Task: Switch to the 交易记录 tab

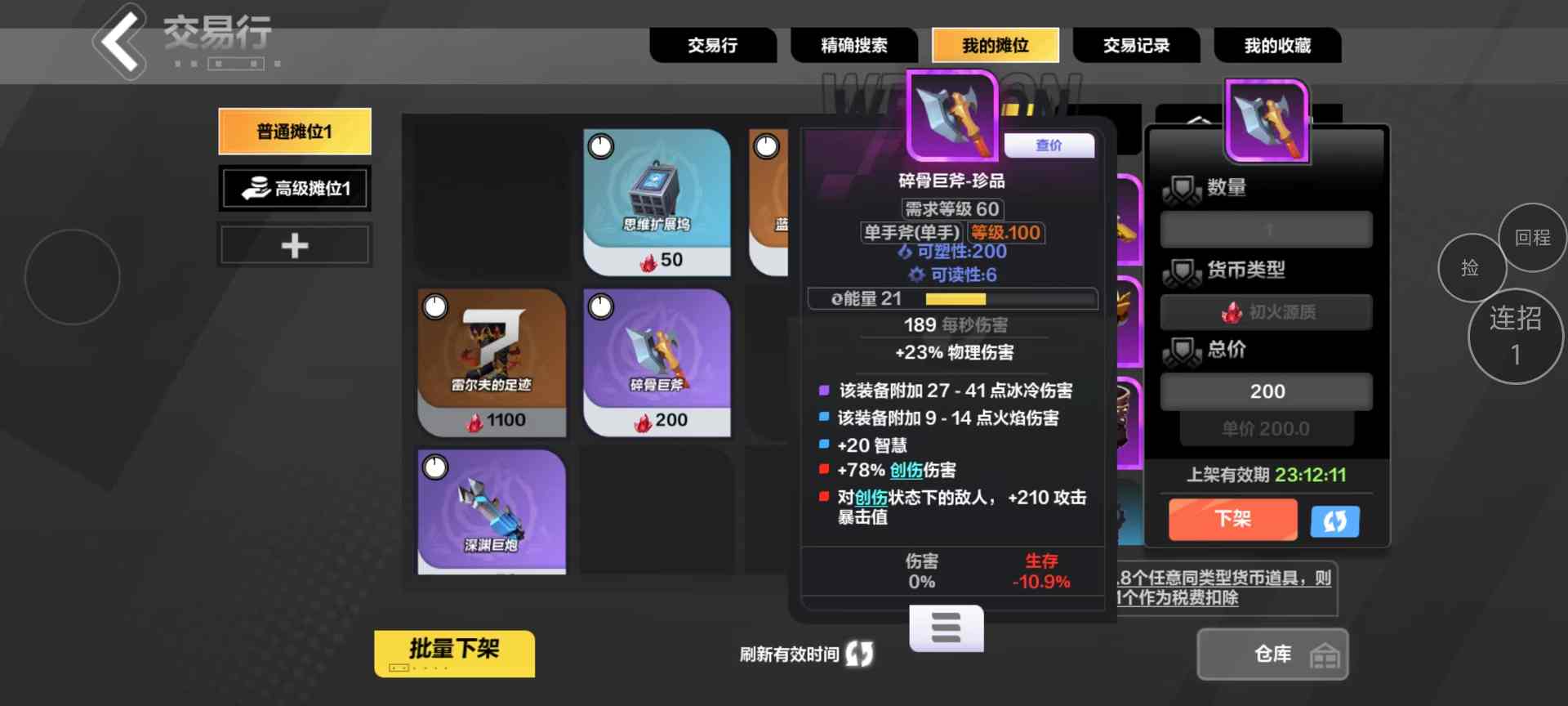Action: 1136,46
